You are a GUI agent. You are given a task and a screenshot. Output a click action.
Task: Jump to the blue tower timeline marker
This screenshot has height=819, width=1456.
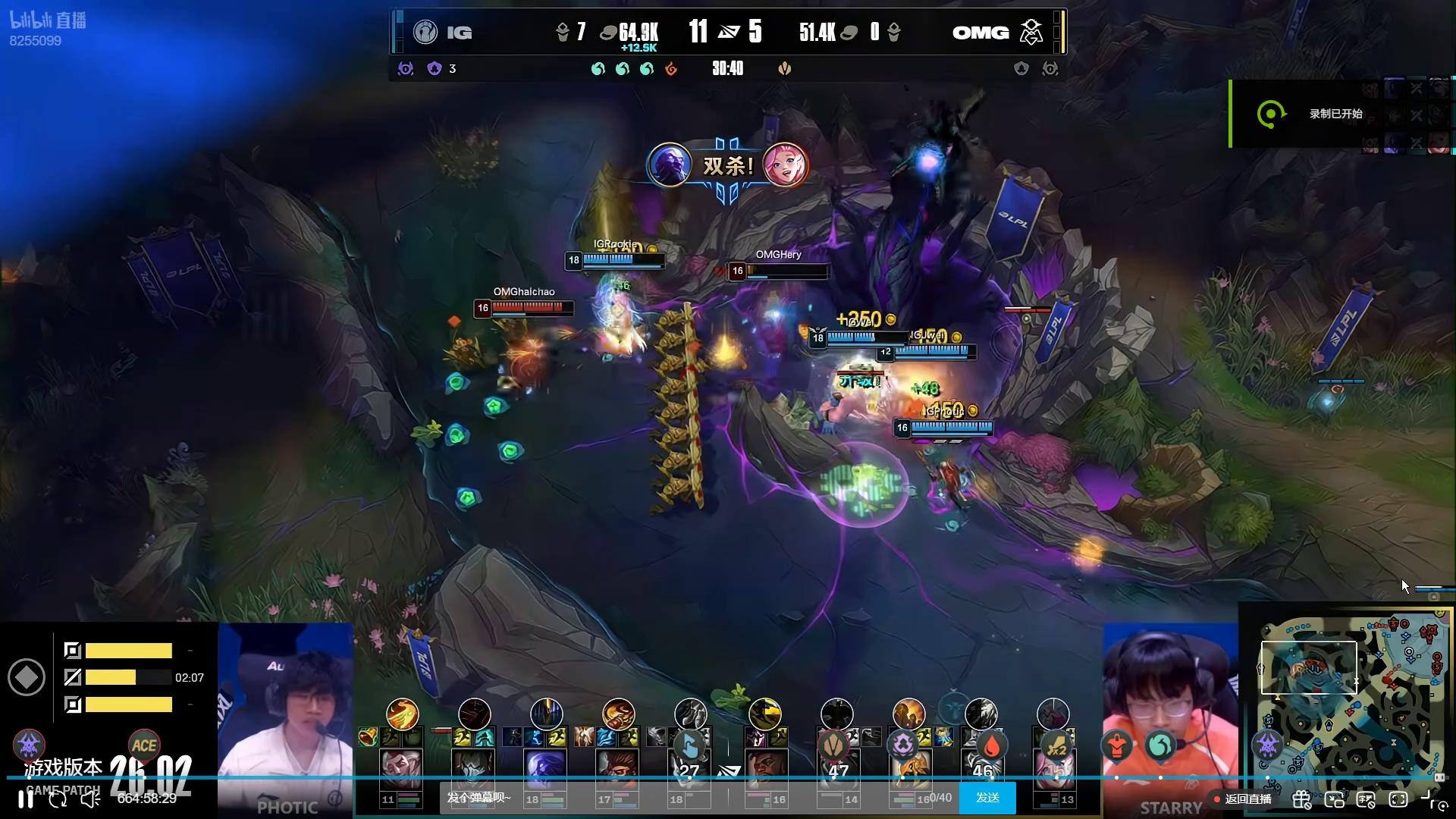coord(689,745)
